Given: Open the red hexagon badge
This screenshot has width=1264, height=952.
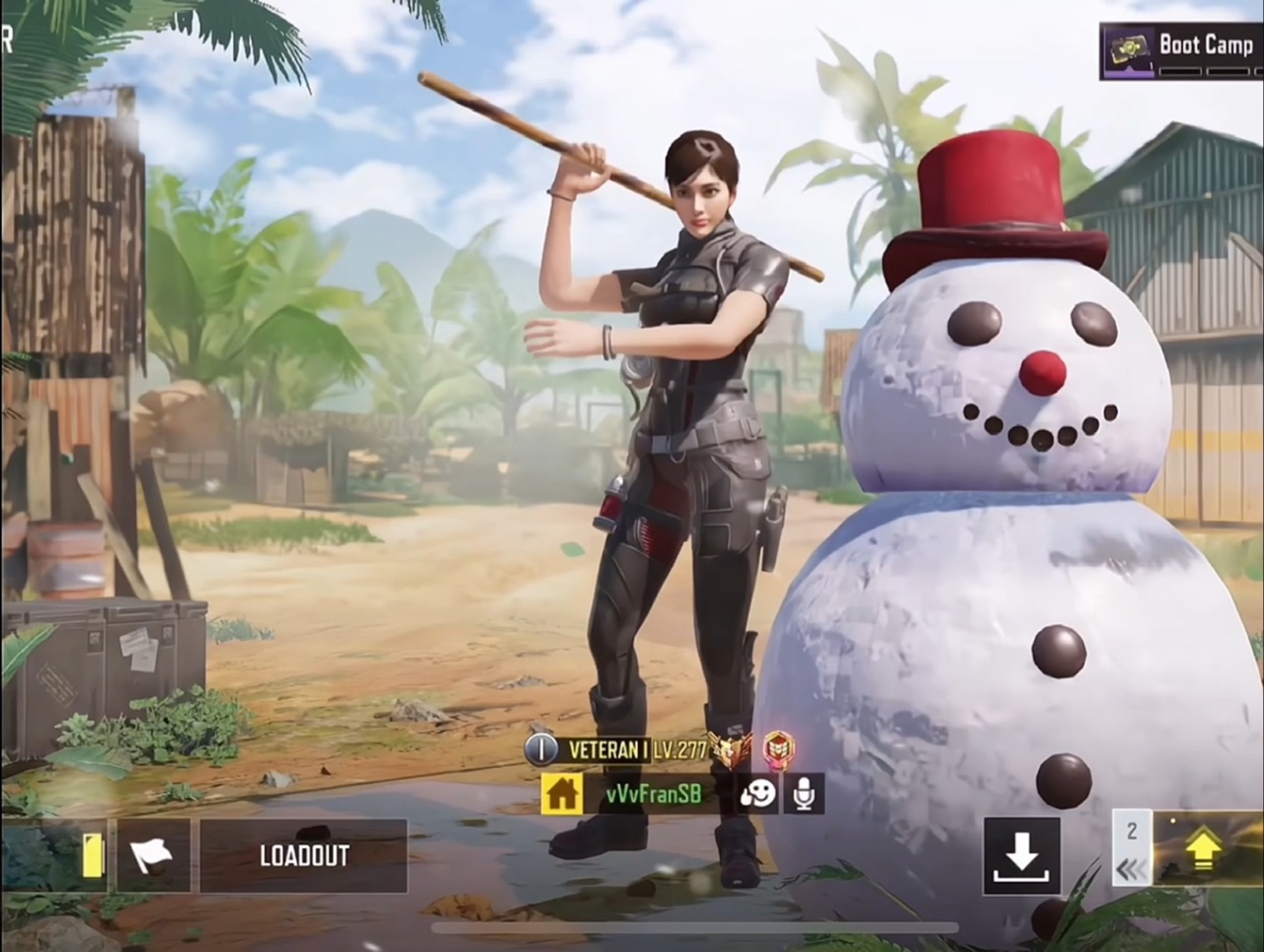Looking at the screenshot, I should pyautogui.click(x=778, y=750).
